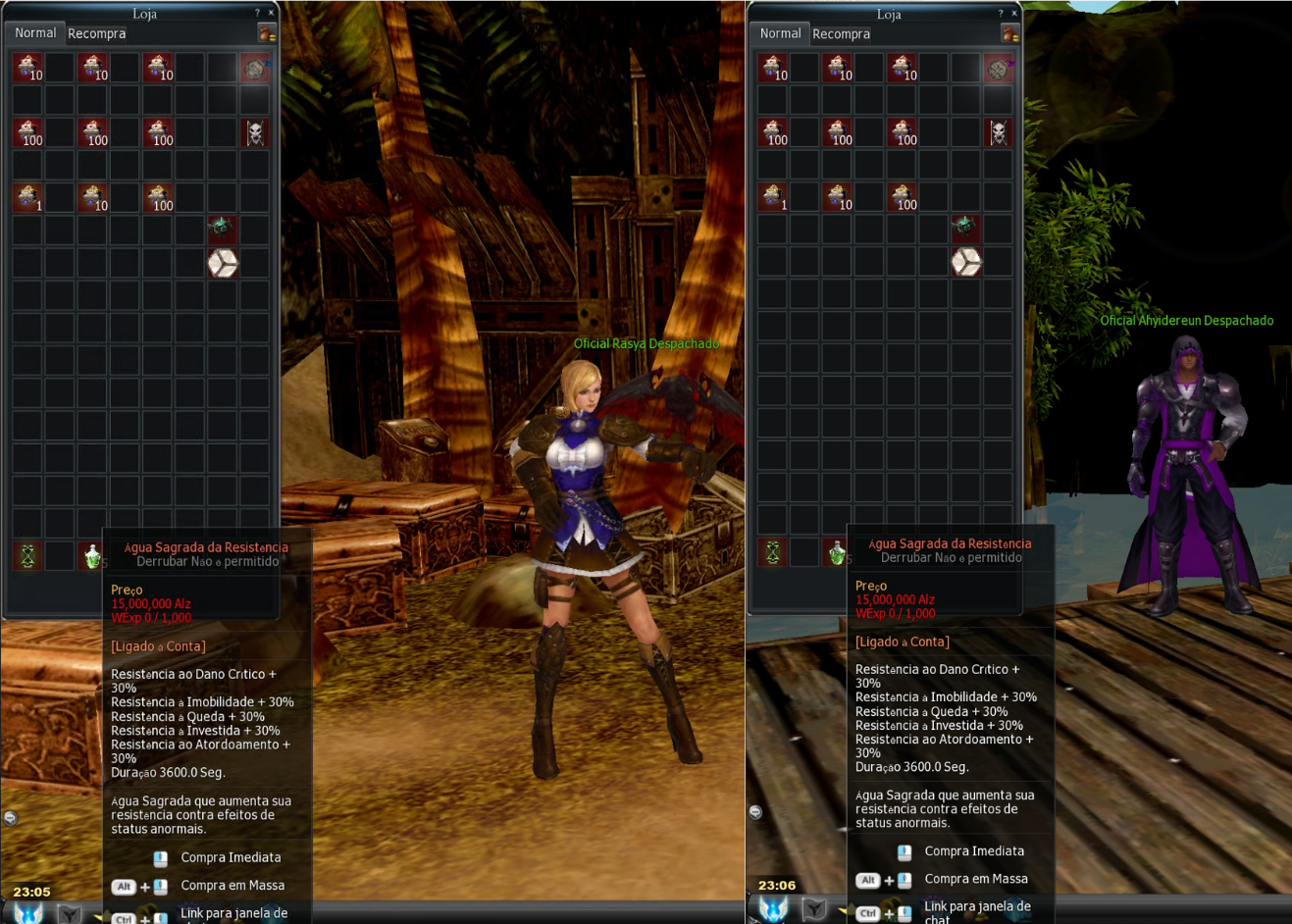Screen dimensions: 1292x924
Task: Click the bag icon atop the left shop
Action: tap(266, 33)
